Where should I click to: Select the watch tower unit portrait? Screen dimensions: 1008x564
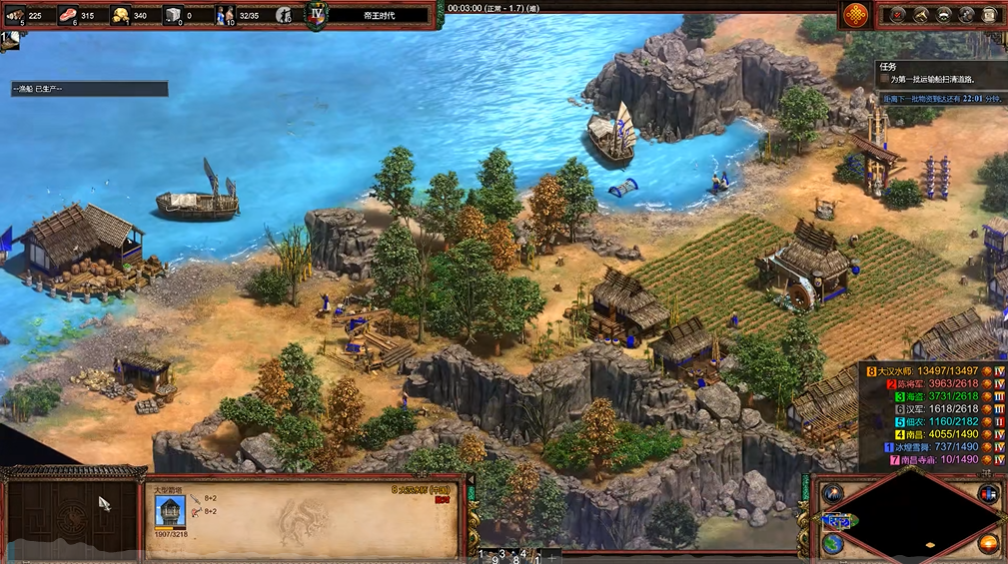coord(170,511)
